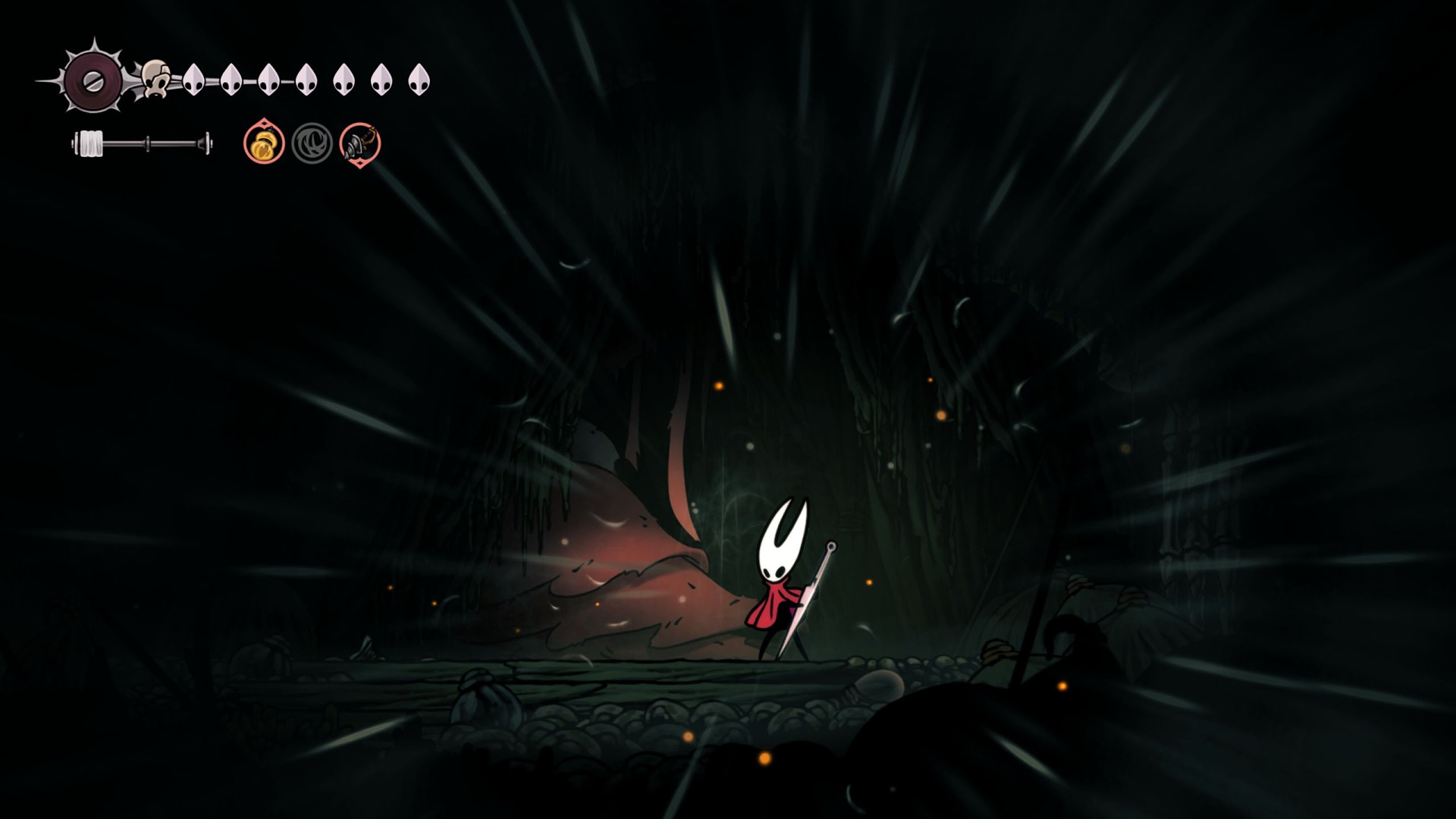The width and height of the screenshot is (1456, 819).
Task: Choose the drill tool icon
Action: 359,143
